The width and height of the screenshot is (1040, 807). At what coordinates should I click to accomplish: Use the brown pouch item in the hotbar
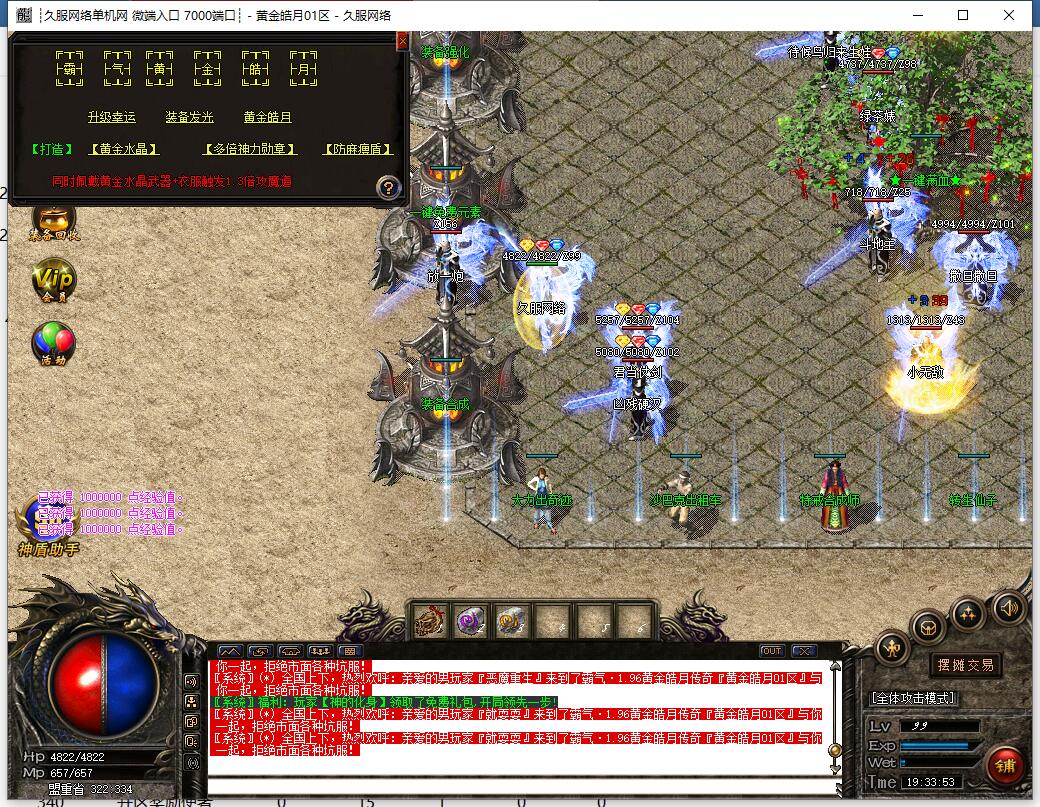point(430,621)
